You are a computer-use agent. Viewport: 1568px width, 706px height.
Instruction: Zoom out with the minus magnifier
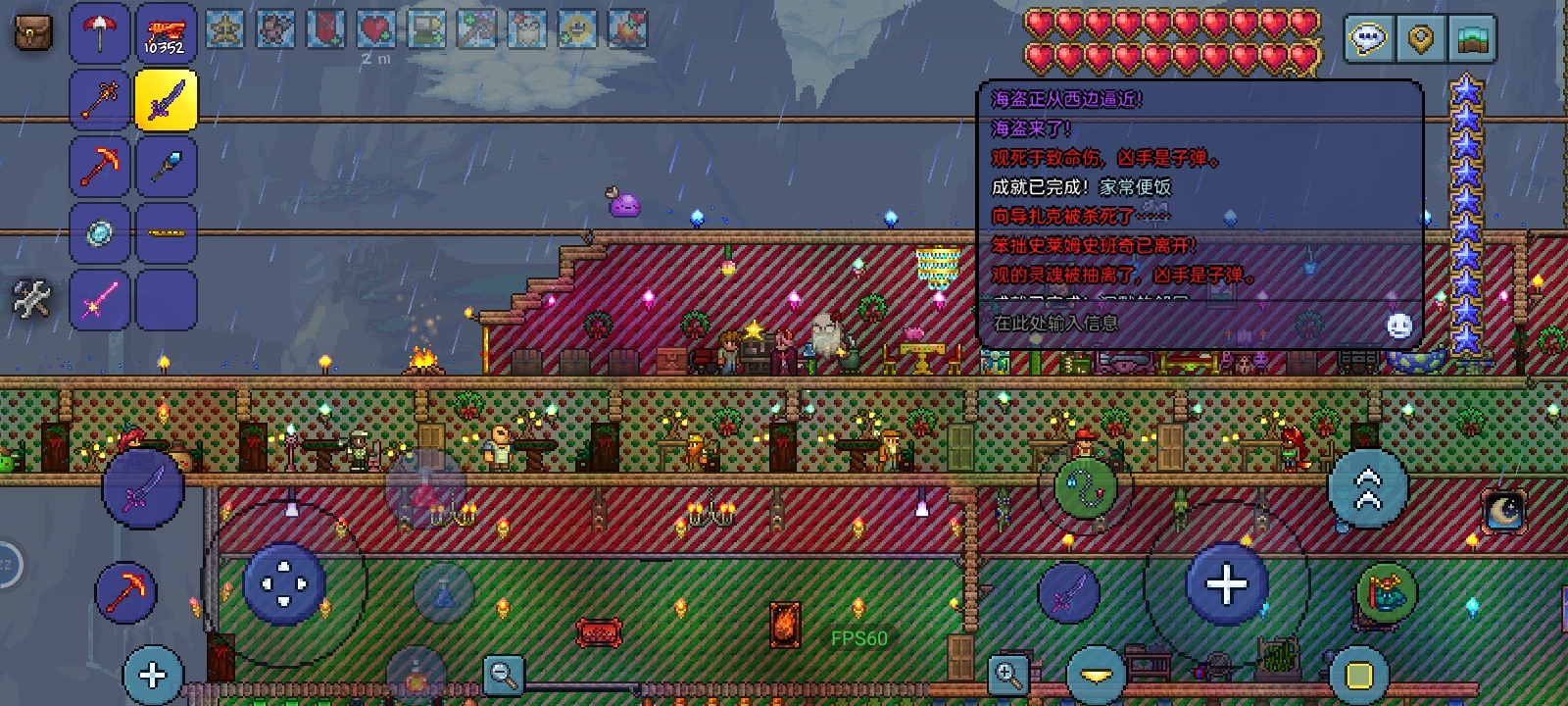coord(504,674)
